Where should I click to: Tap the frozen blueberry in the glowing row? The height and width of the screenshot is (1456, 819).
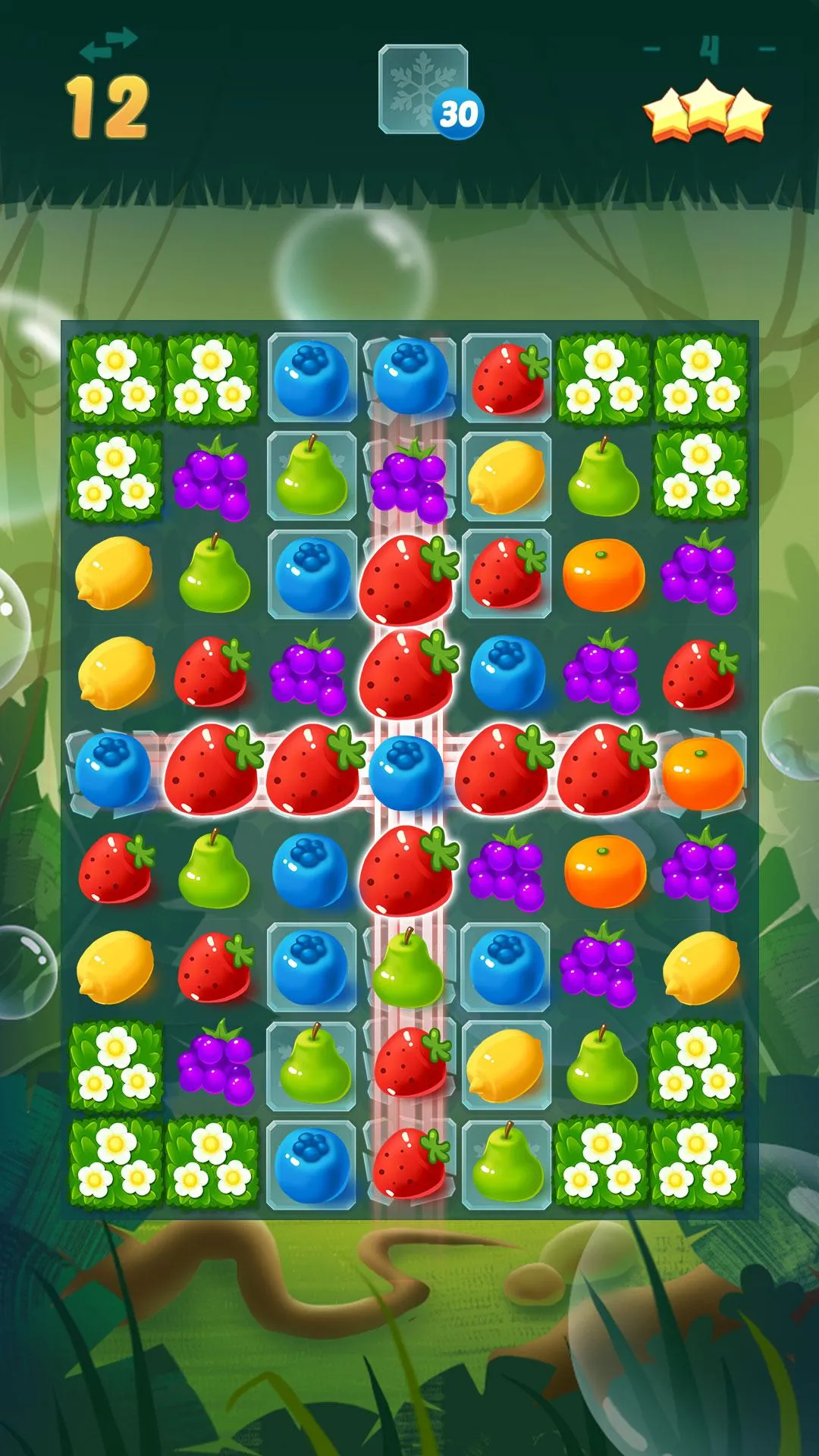(114, 772)
